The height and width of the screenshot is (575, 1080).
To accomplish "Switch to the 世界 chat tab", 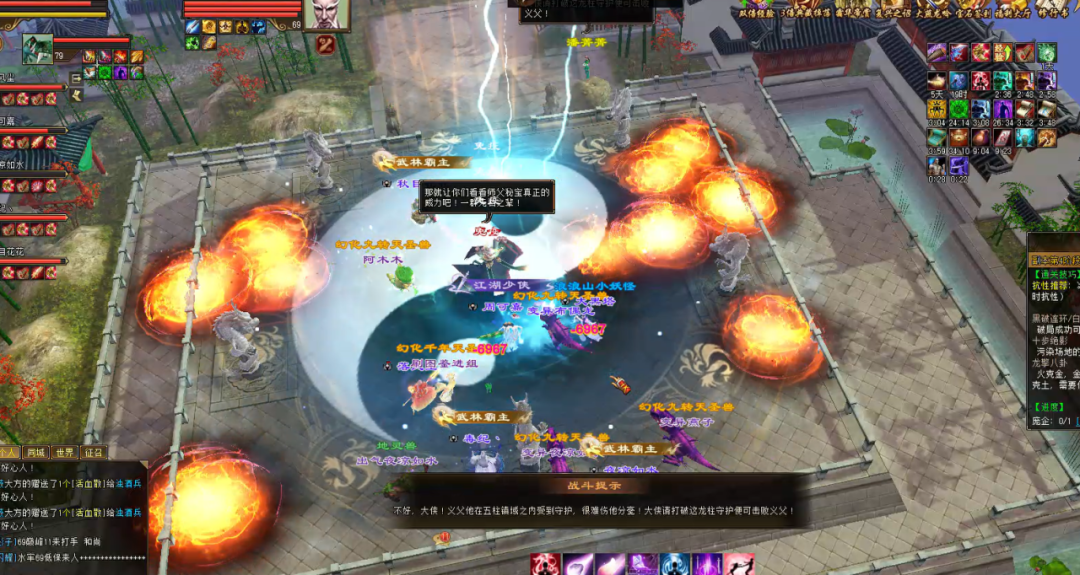I will 66,453.
